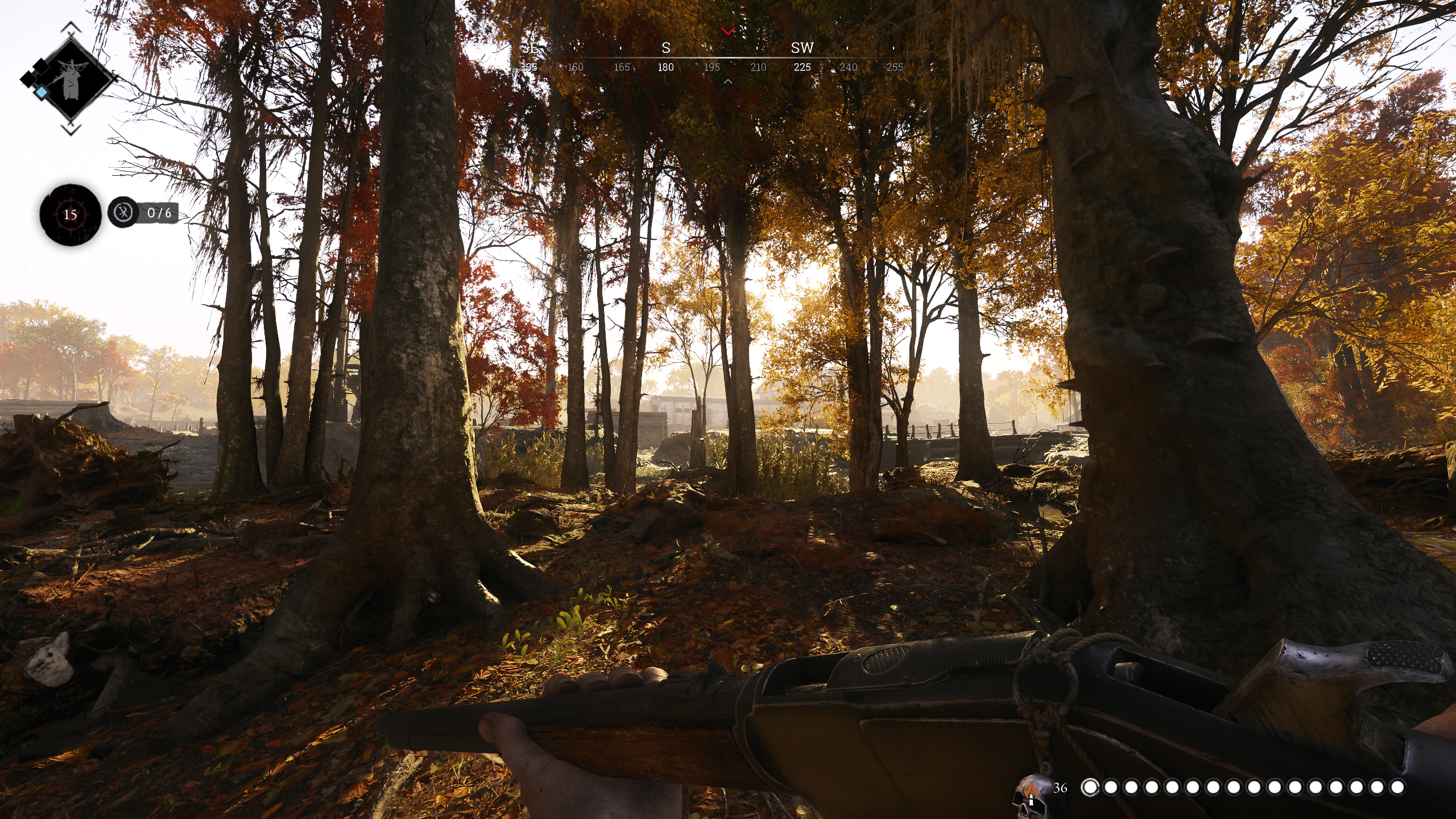The width and height of the screenshot is (1456, 819).
Task: Expand the white chevron under the compass
Action: (x=727, y=81)
